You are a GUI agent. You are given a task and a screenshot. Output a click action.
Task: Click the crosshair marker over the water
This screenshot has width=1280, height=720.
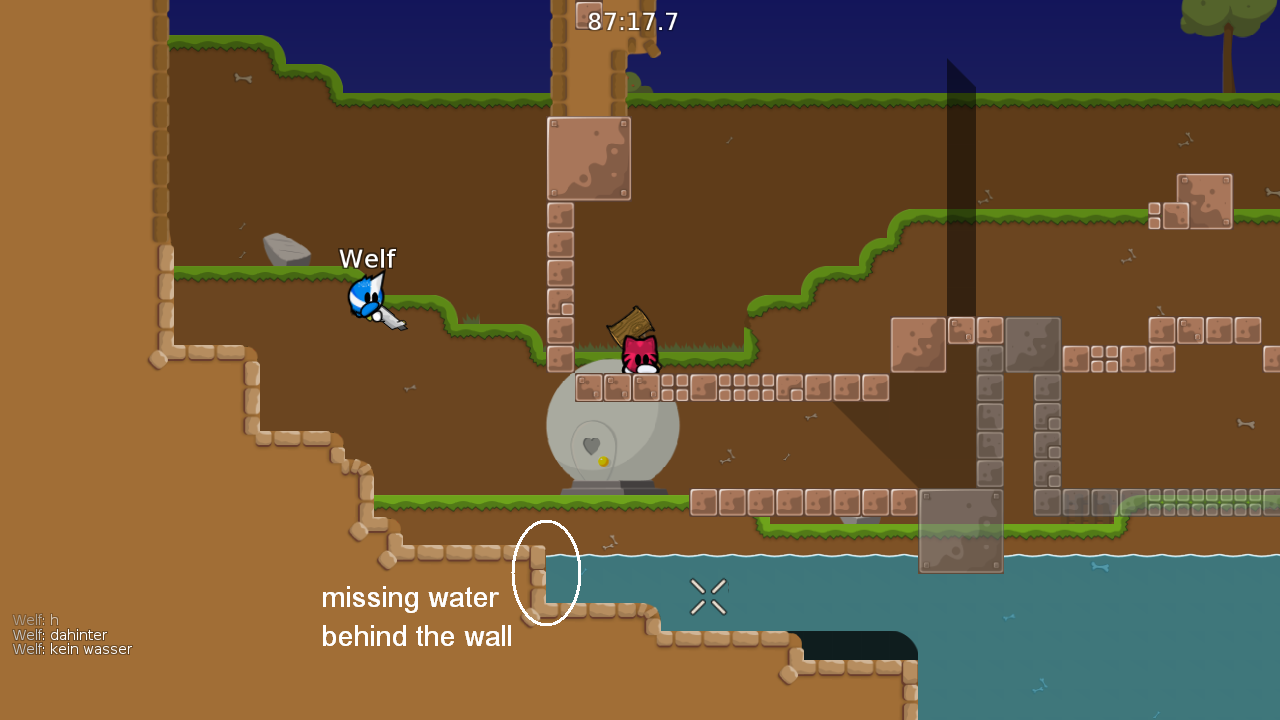708,596
